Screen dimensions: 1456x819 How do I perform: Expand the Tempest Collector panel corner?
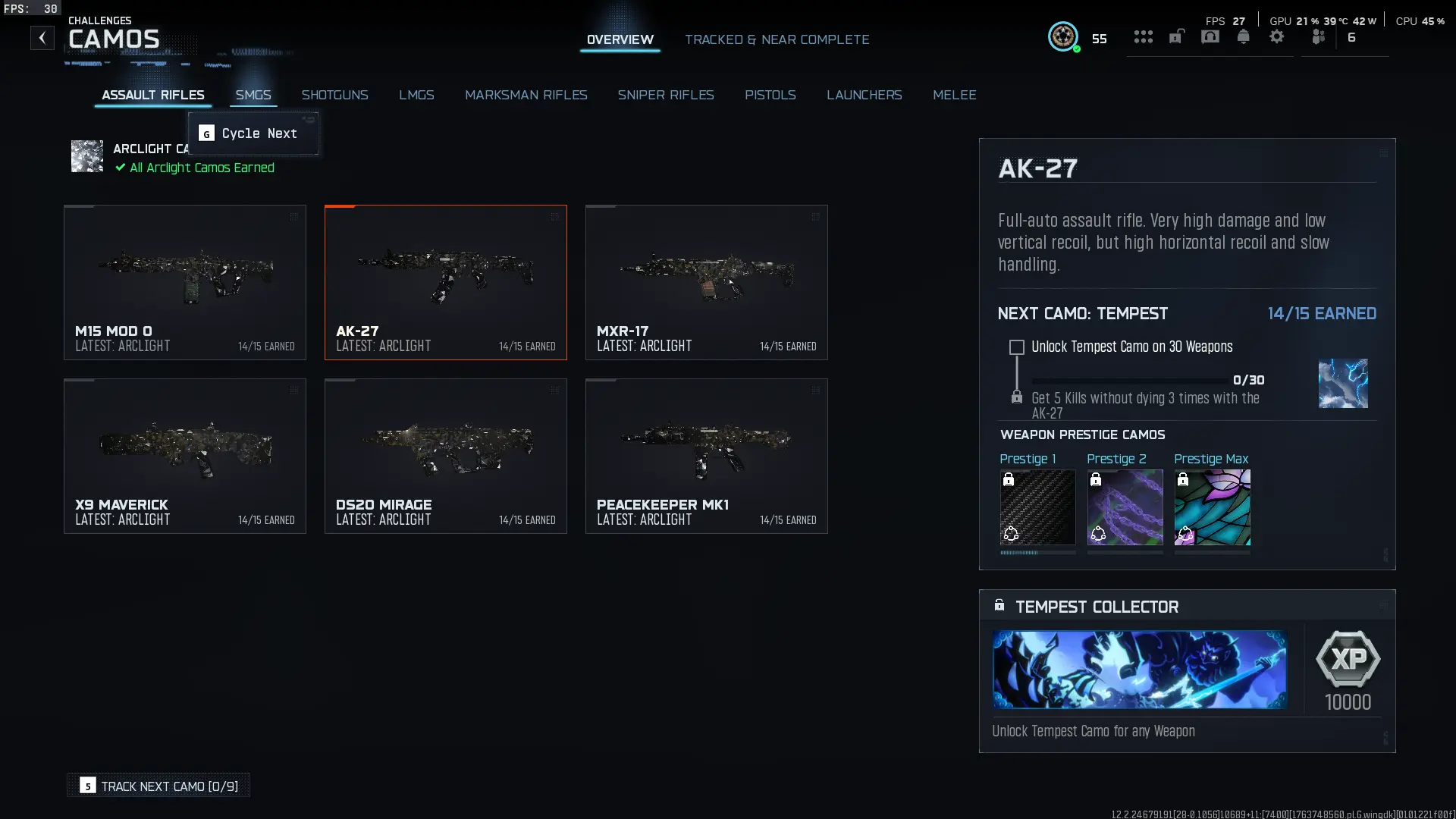1383,604
